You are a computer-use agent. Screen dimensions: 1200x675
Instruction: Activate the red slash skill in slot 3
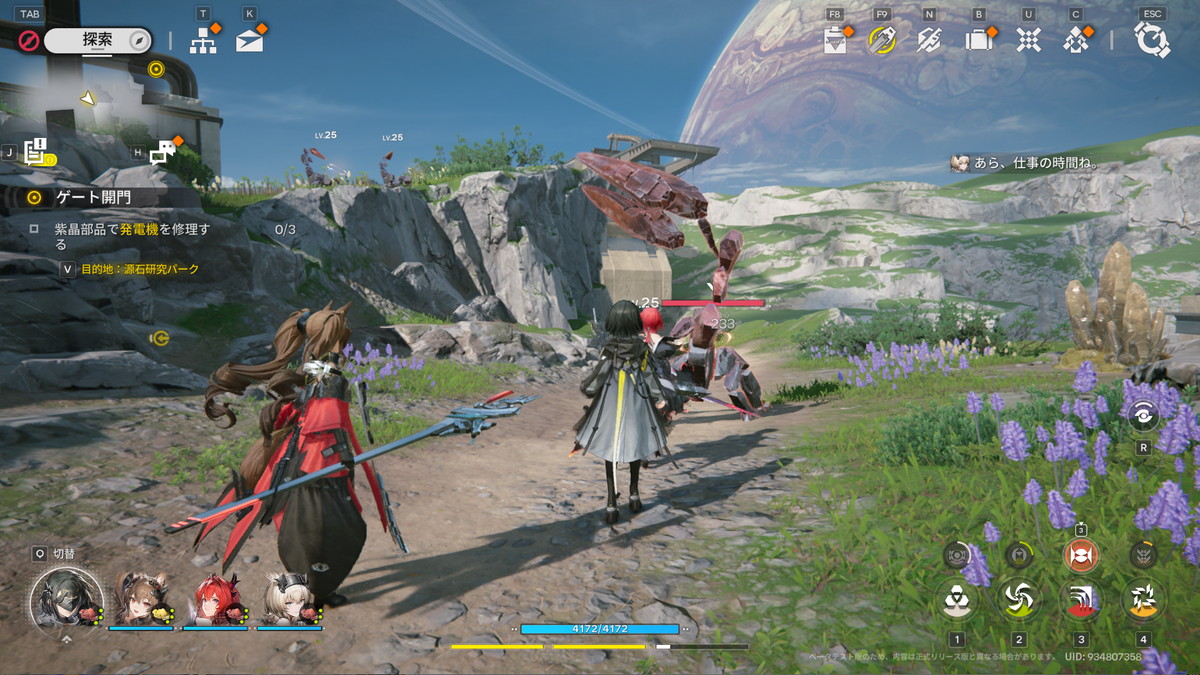pos(1081,600)
